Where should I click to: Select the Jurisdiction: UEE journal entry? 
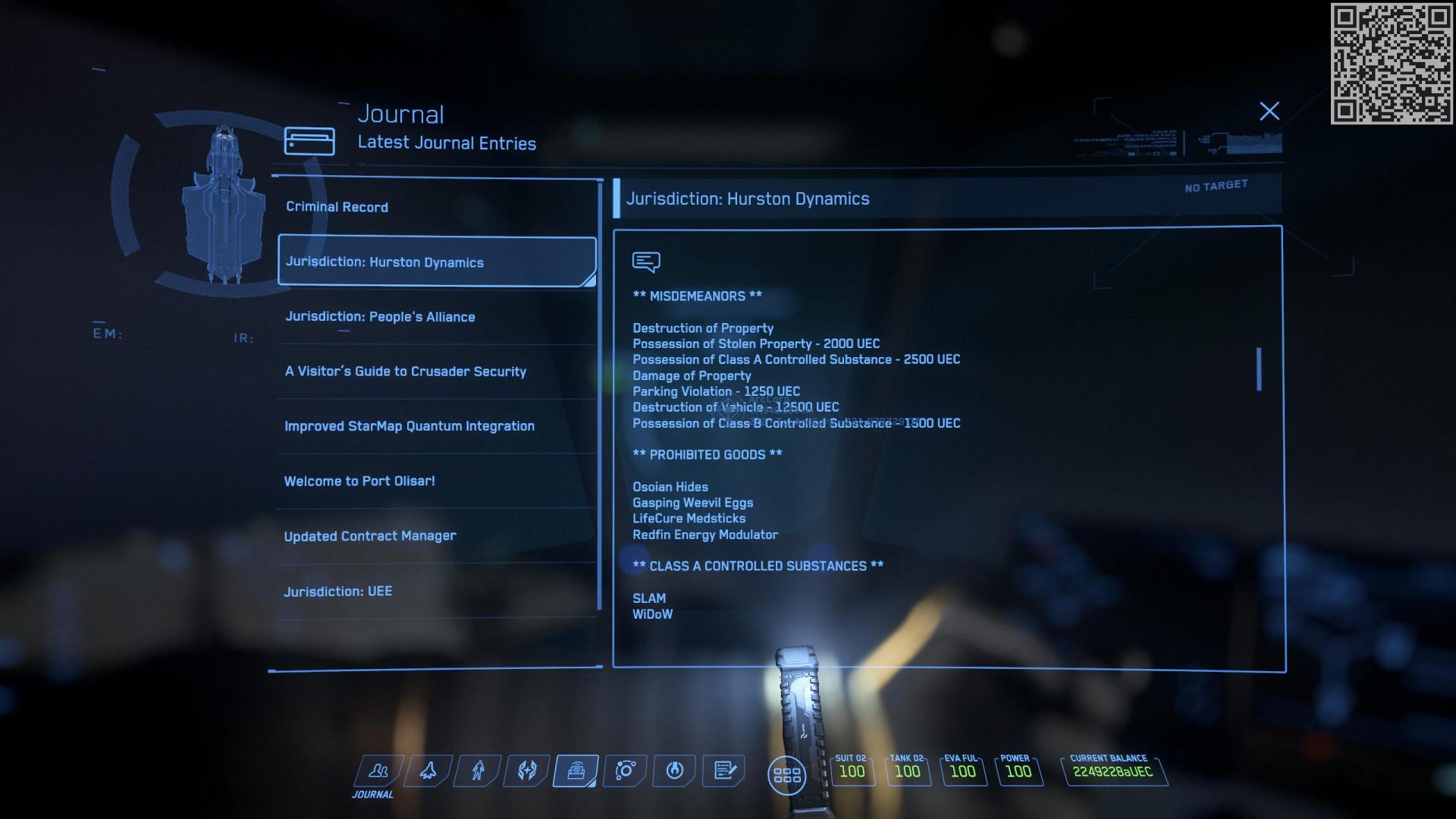(338, 591)
